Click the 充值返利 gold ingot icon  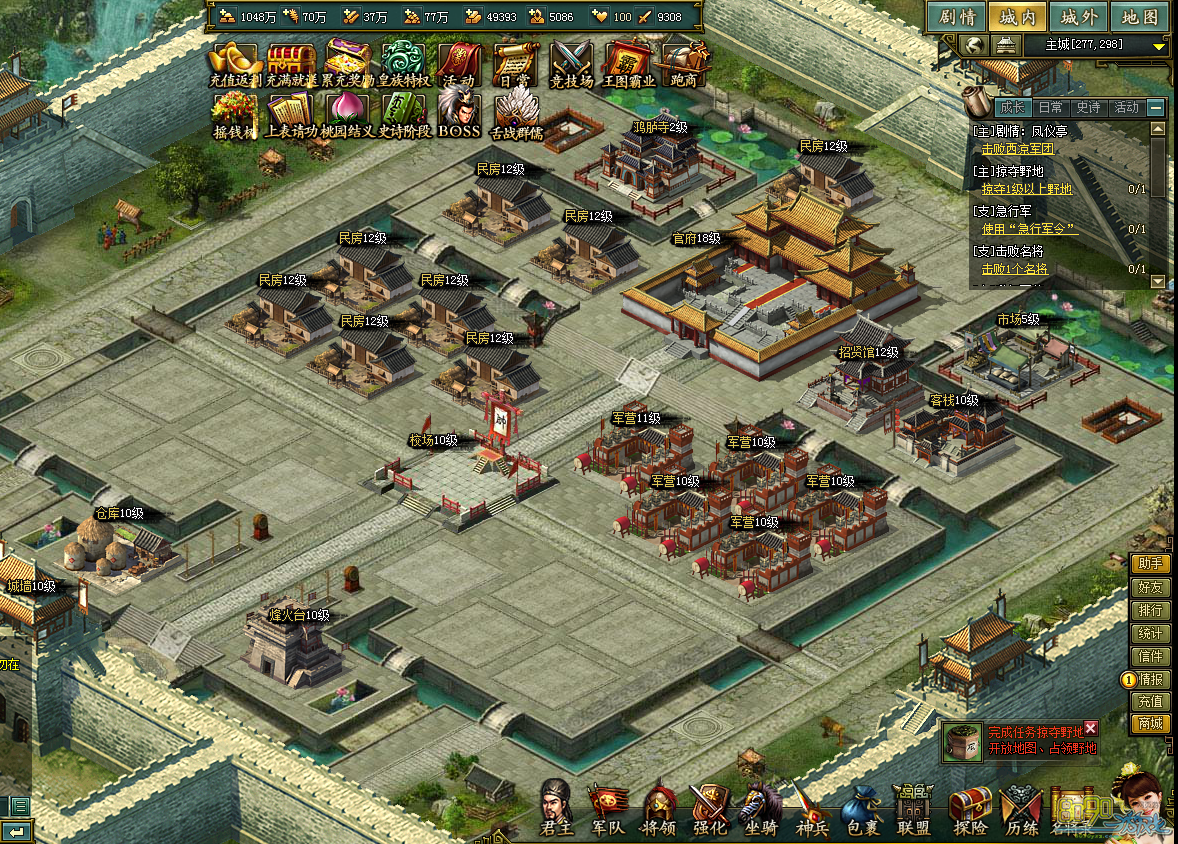(235, 63)
